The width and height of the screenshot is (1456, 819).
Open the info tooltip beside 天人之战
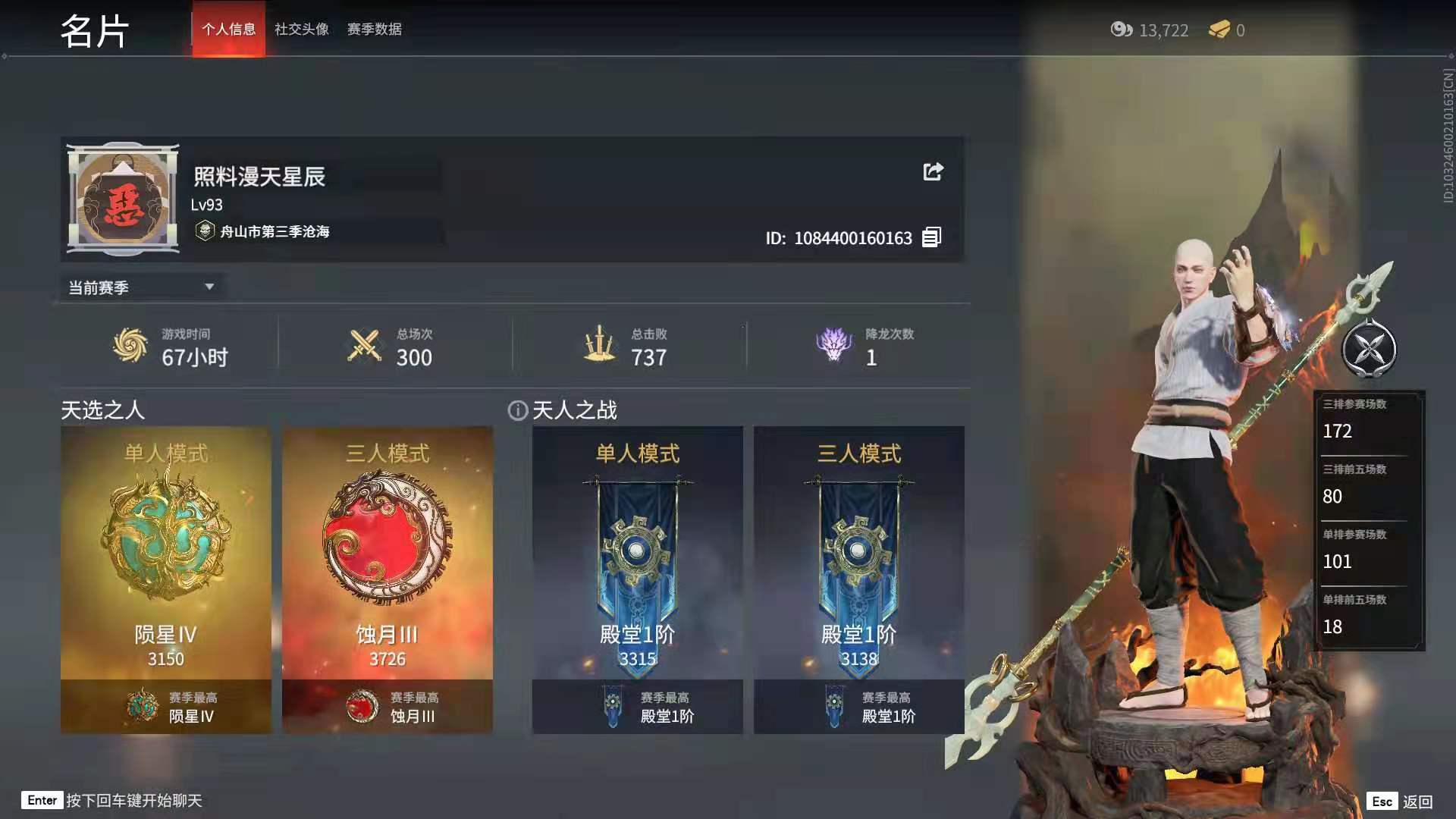pos(516,410)
